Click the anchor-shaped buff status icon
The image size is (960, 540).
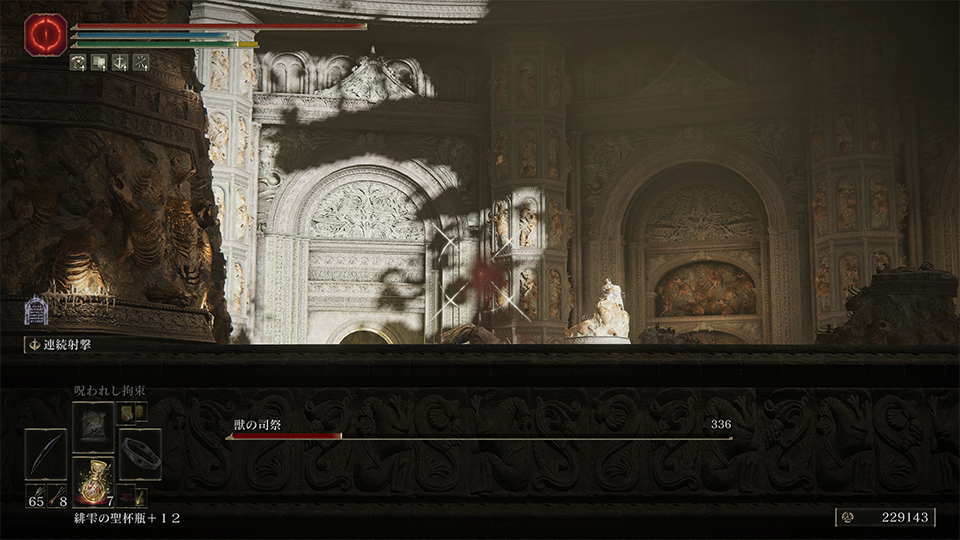point(119,62)
